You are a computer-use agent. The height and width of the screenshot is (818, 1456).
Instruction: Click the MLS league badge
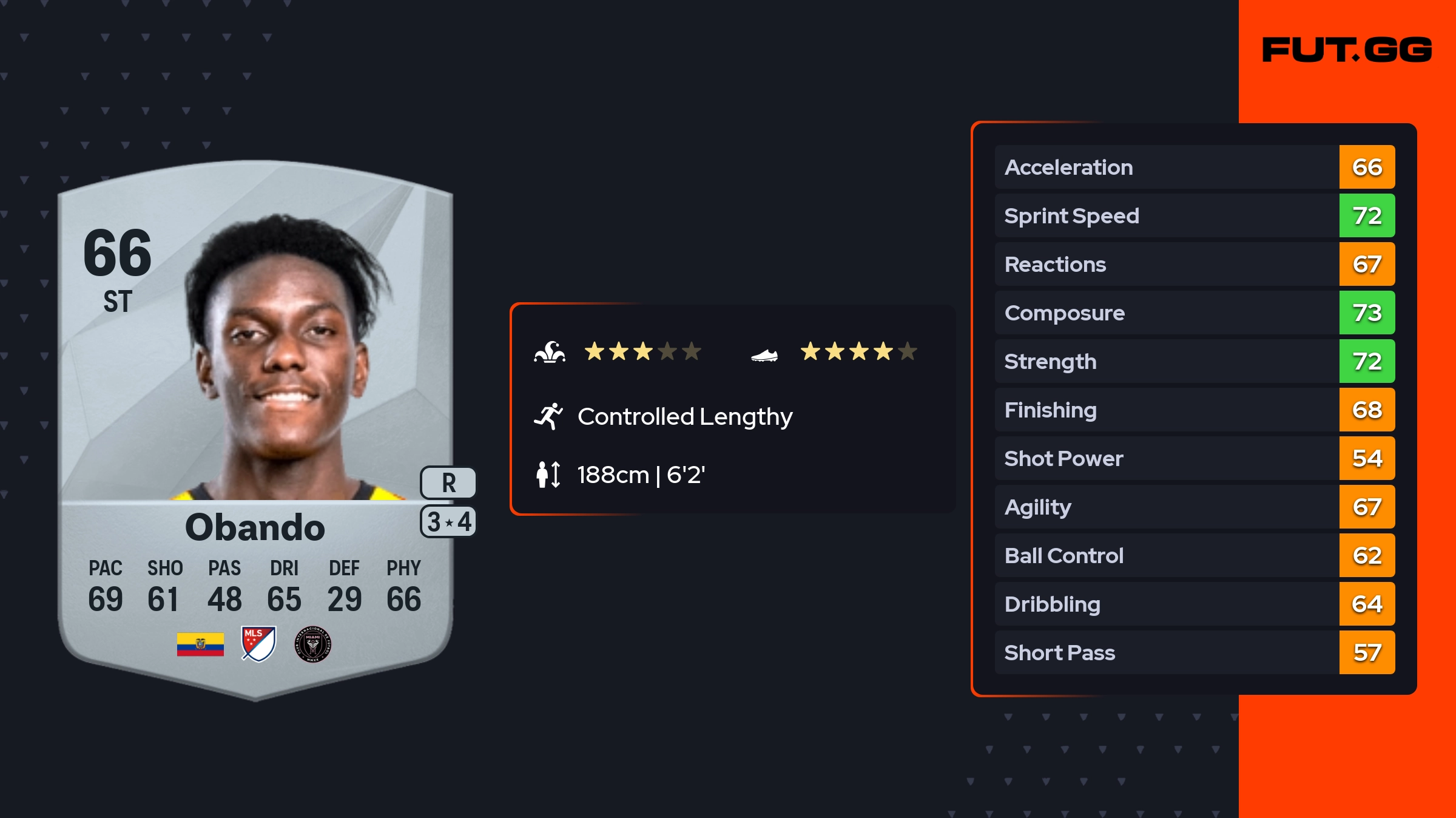point(258,643)
